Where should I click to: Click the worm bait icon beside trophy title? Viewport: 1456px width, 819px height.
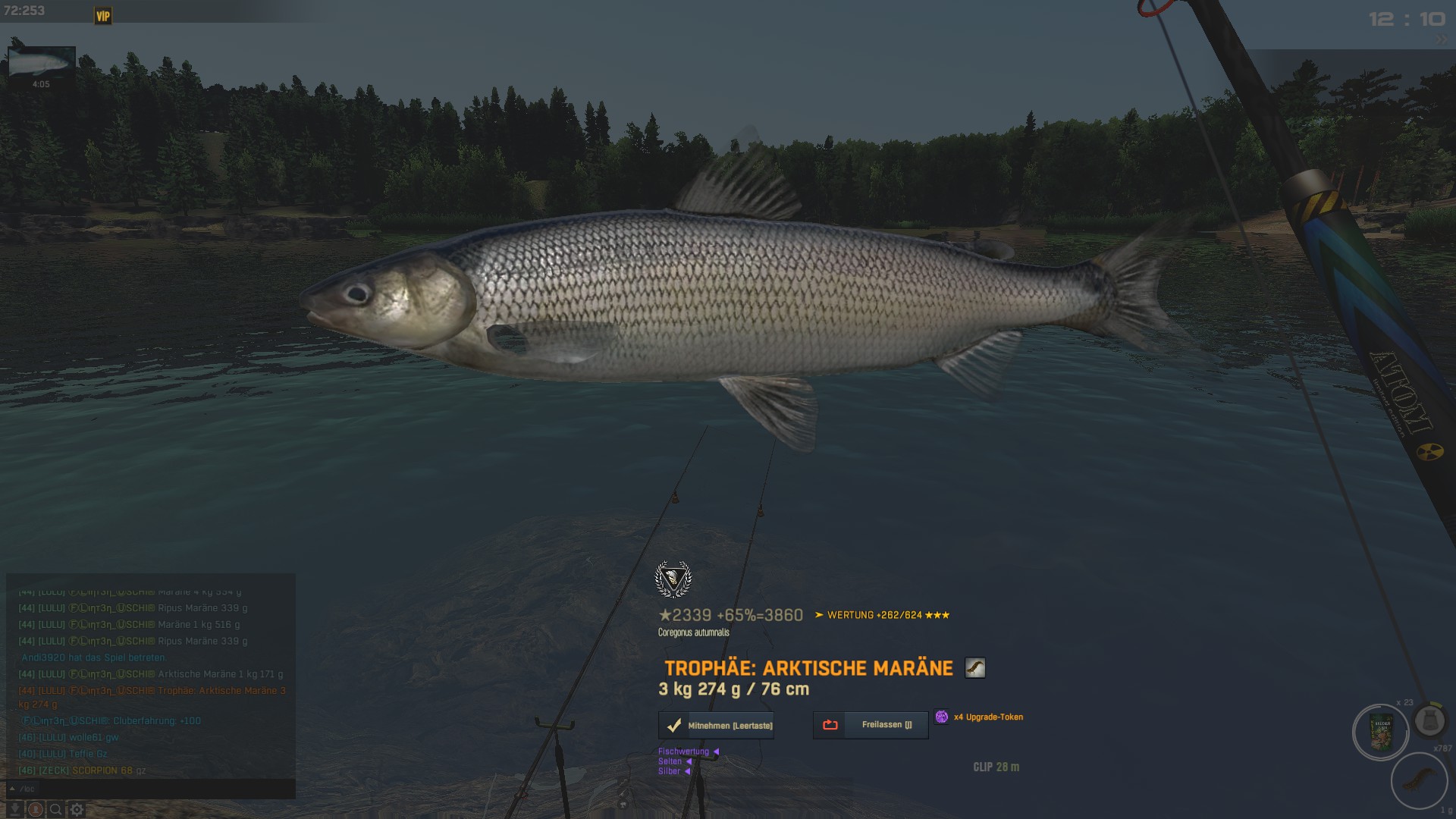pyautogui.click(x=974, y=668)
